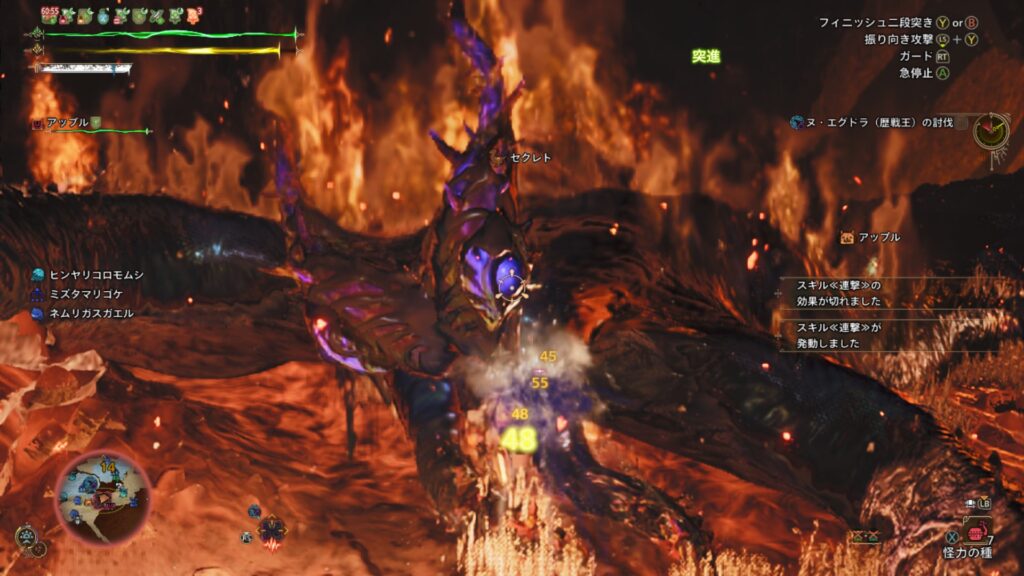Select the 60:55 timed buff icon
The width and height of the screenshot is (1024, 576).
[50, 15]
